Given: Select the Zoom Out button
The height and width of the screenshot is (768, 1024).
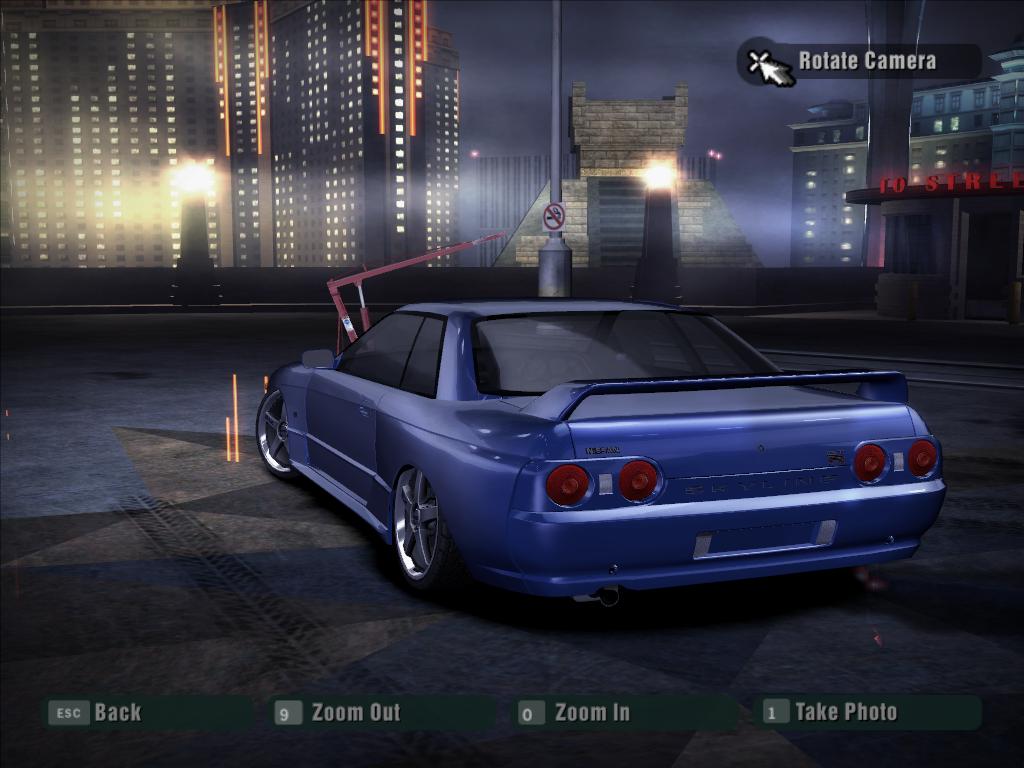Looking at the screenshot, I should 355,713.
